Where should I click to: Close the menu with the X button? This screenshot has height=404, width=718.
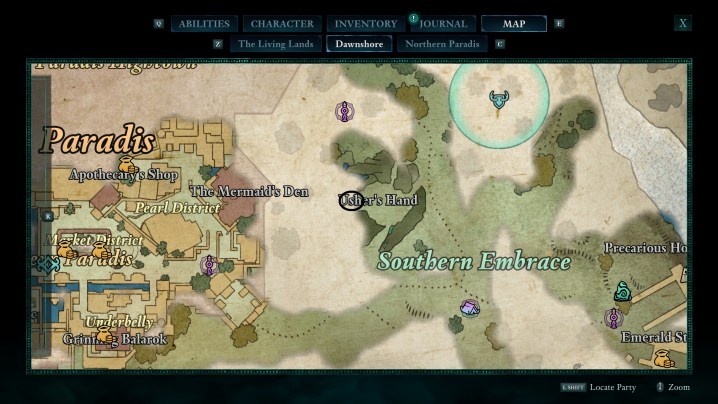(x=683, y=23)
